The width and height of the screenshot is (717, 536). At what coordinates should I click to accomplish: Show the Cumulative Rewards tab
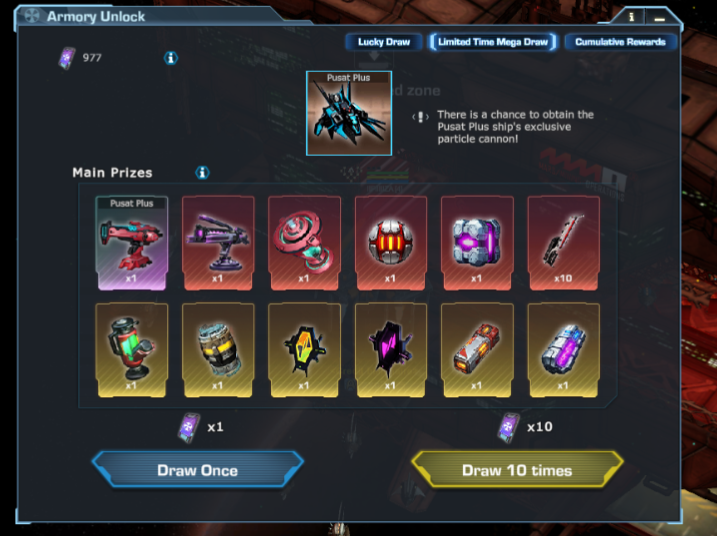pos(621,42)
